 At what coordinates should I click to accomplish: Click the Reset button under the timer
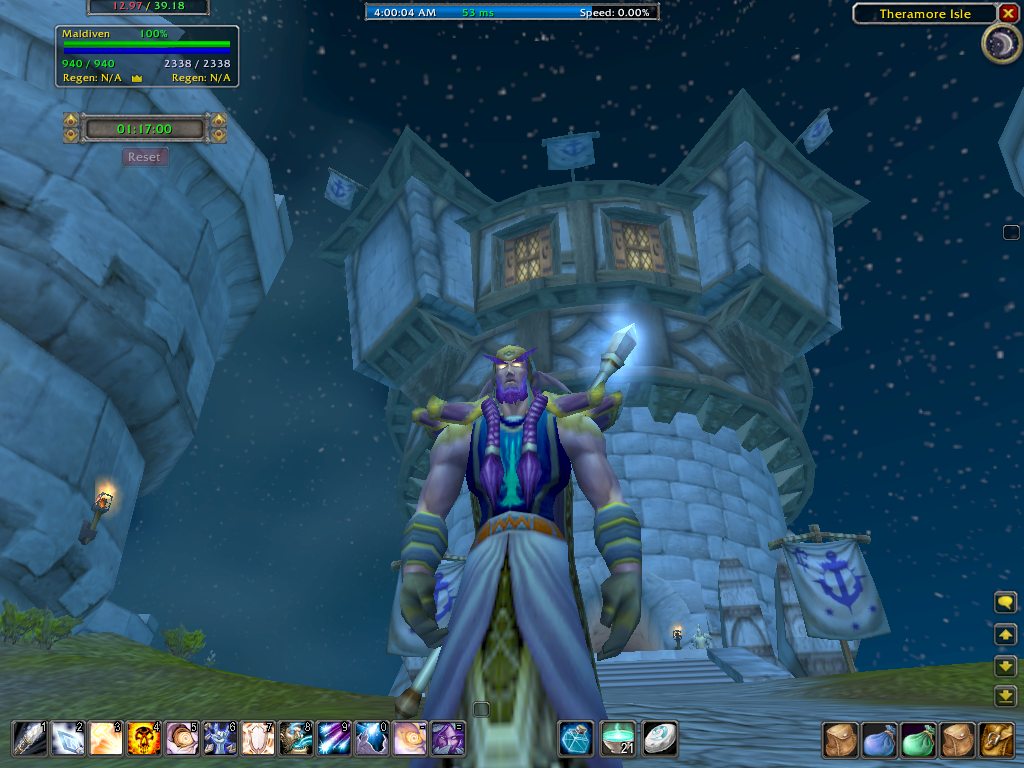pos(145,157)
